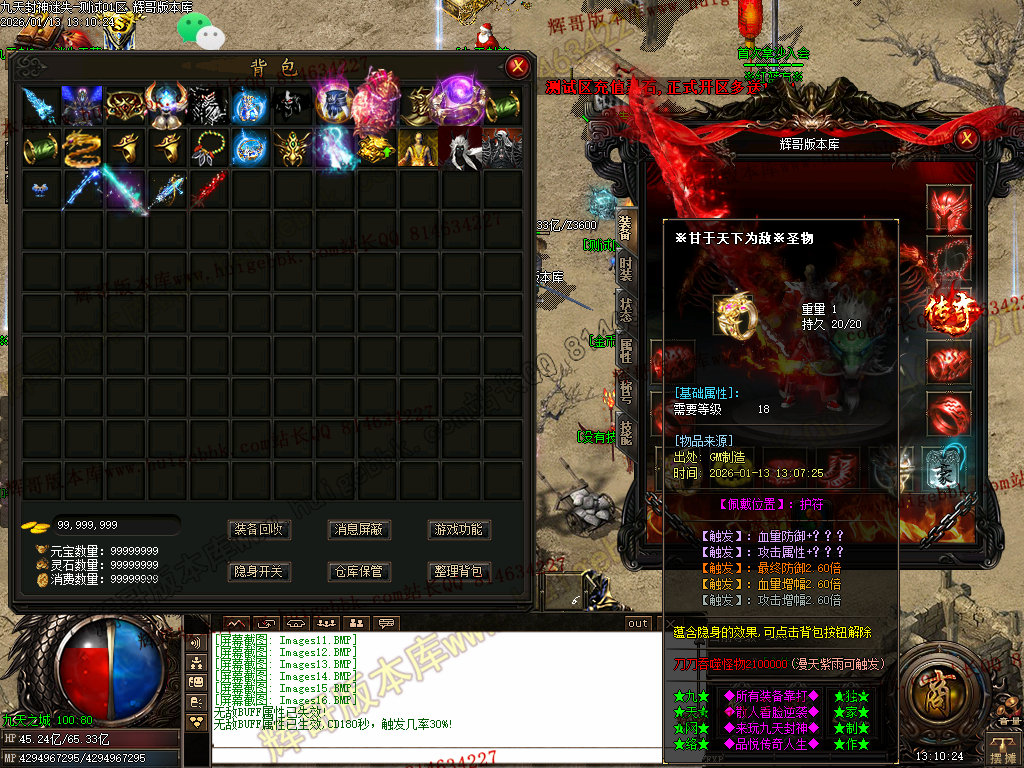Open the 状态 tab

[625, 310]
